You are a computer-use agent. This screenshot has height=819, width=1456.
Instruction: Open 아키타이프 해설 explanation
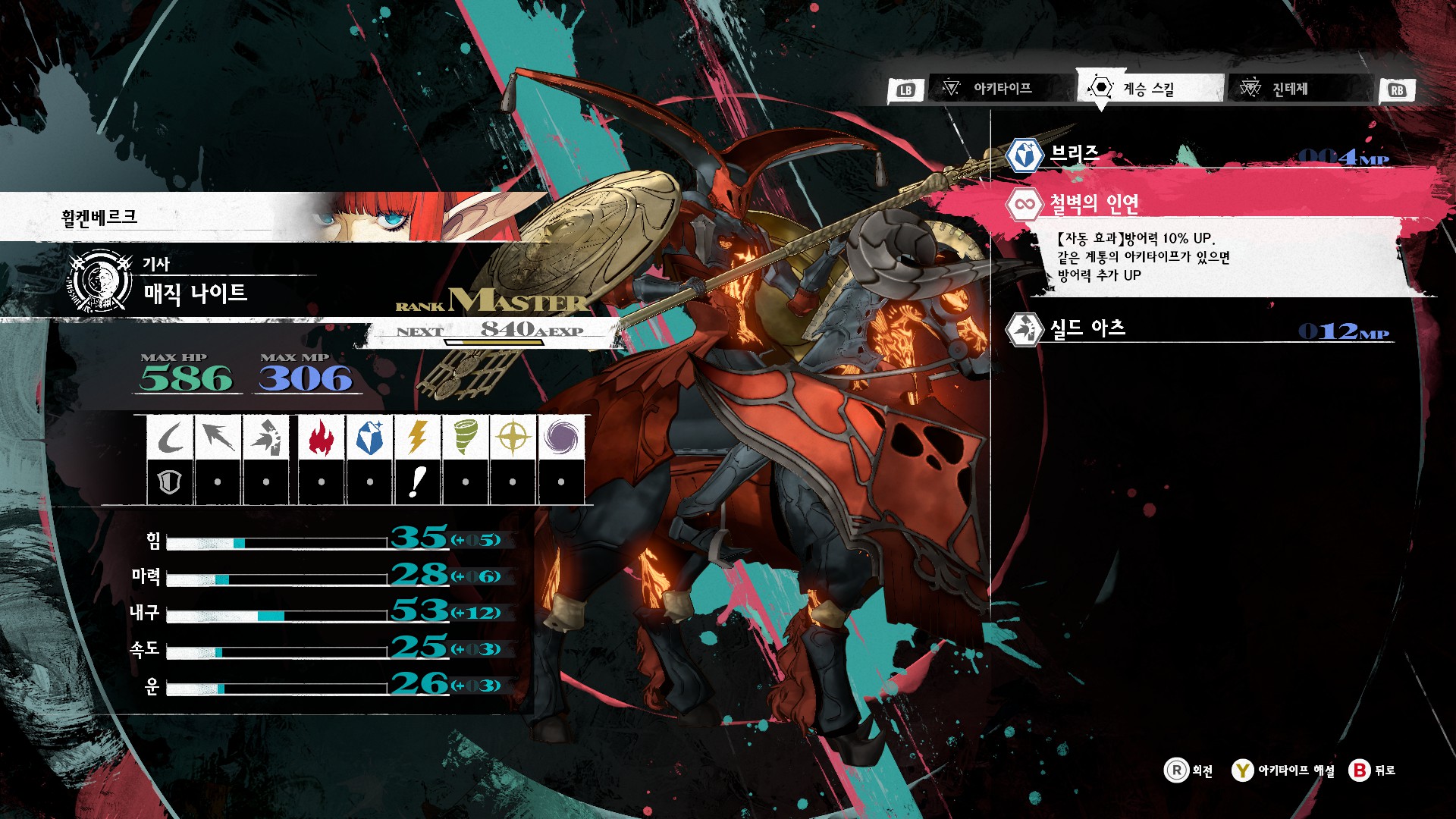pyautogui.click(x=1283, y=770)
